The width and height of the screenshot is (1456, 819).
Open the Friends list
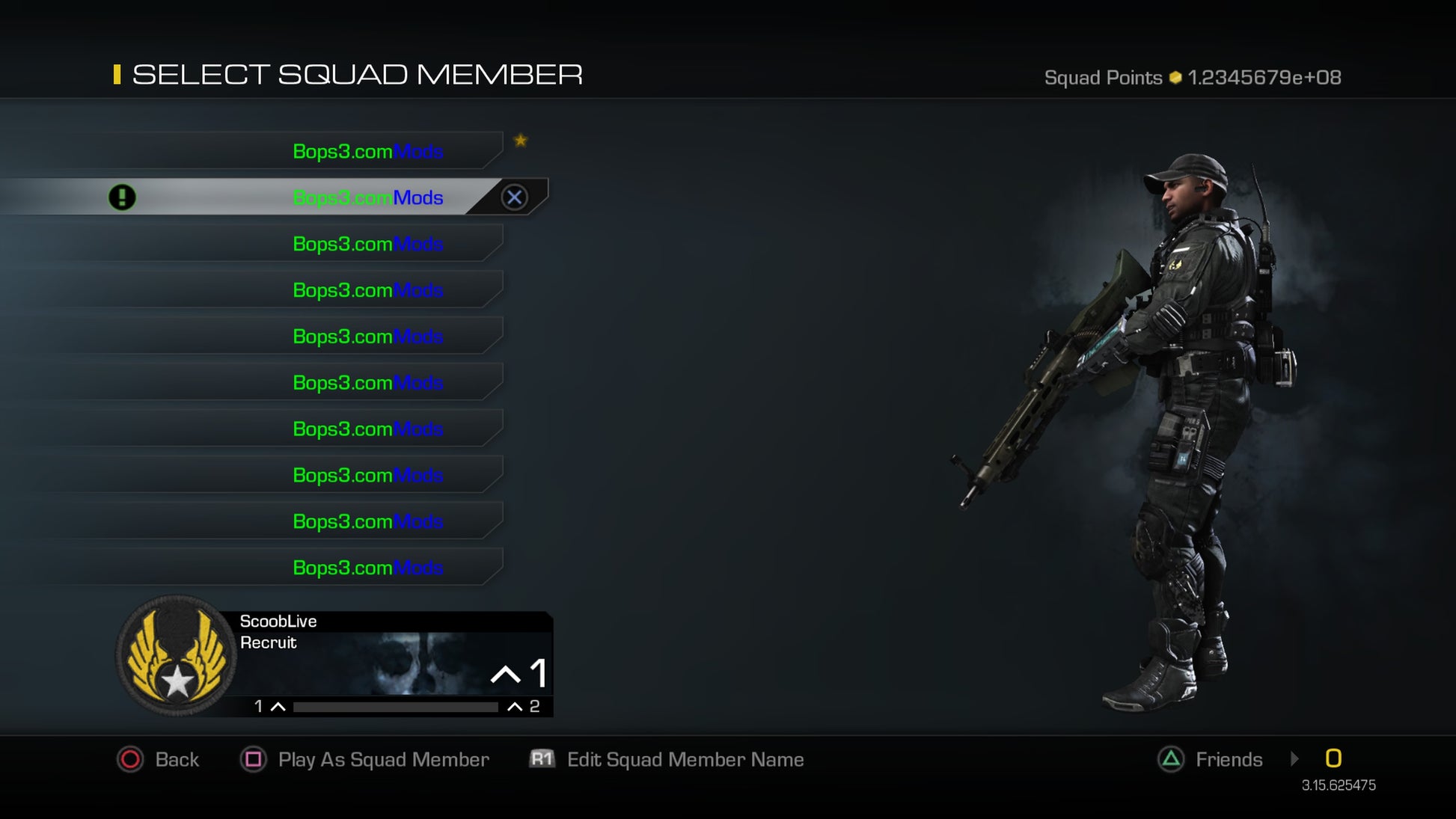coord(1211,760)
